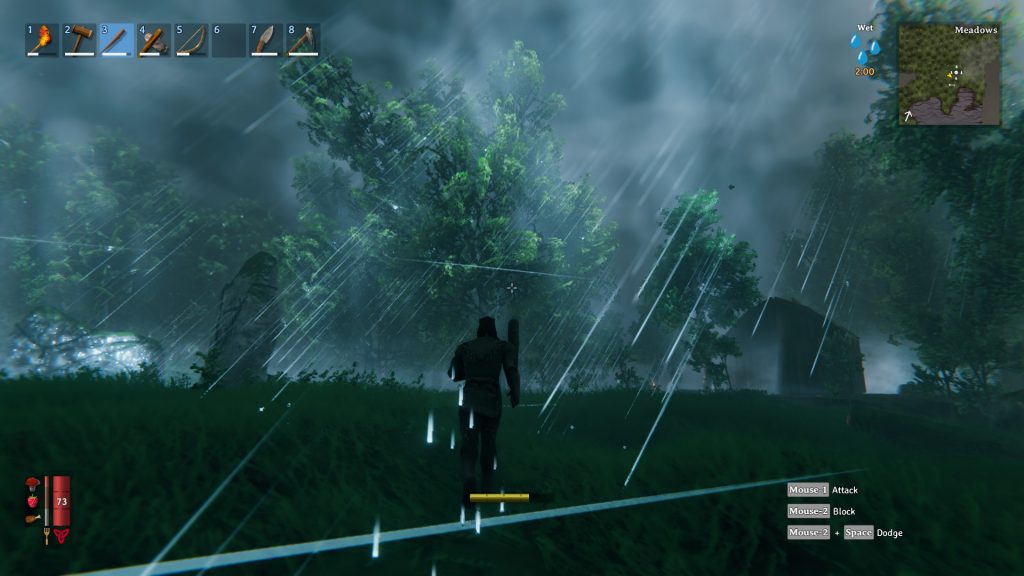This screenshot has width=1024, height=576.
Task: Click the raspberry food icon
Action: 32,501
